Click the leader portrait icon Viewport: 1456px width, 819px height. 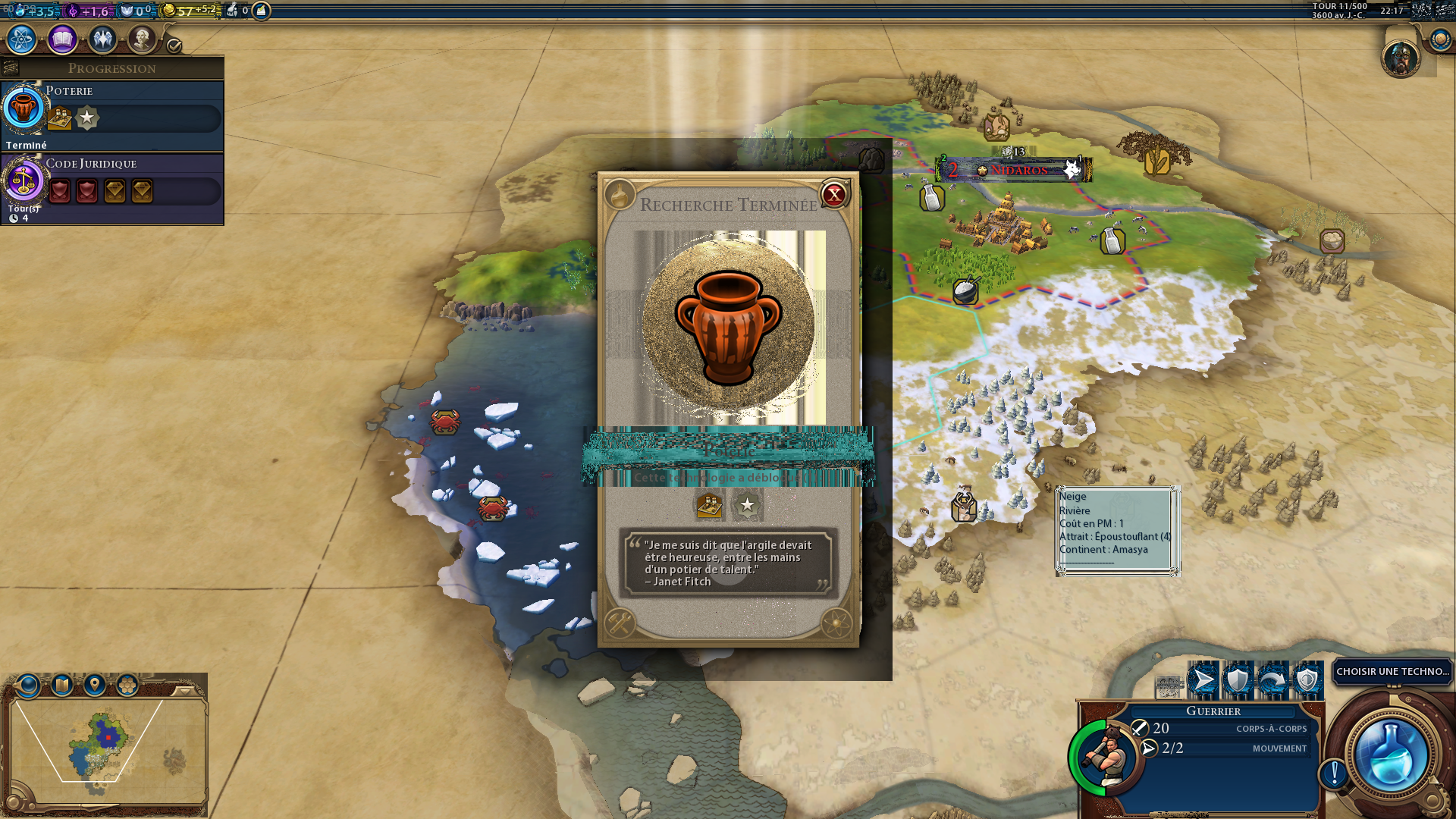[x=1400, y=58]
